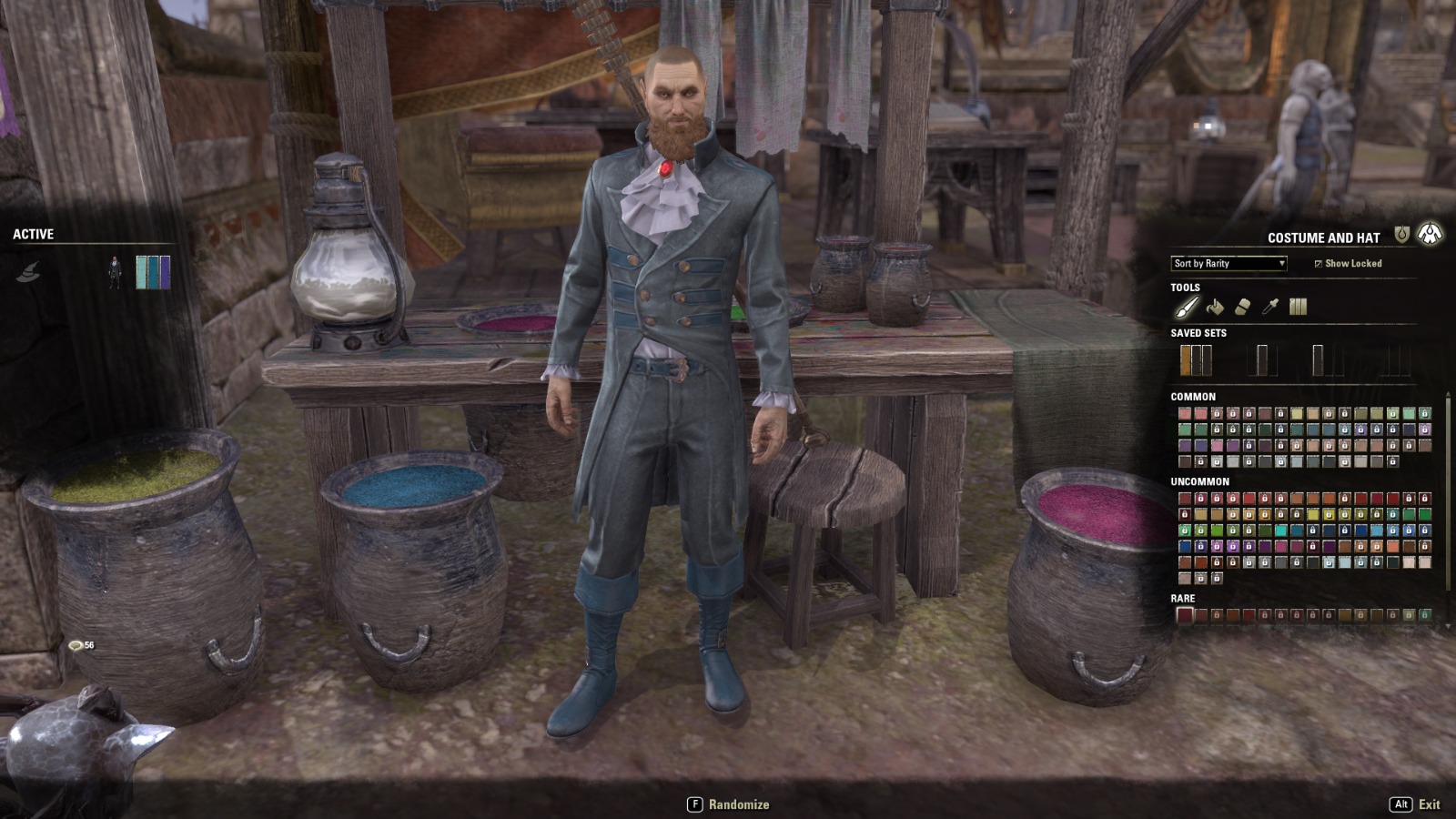The height and width of the screenshot is (819, 1456).
Task: Pick the purple active dye channel
Action: click(x=165, y=272)
